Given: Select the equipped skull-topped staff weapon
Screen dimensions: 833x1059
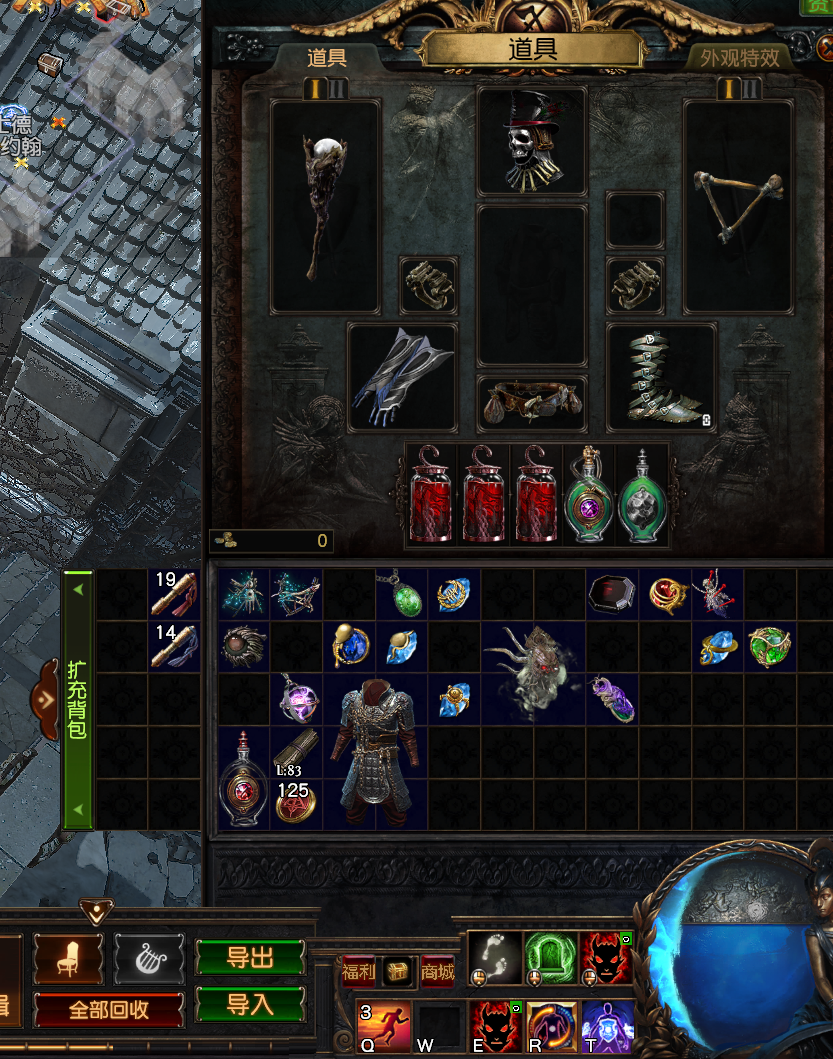Looking at the screenshot, I should [x=325, y=205].
